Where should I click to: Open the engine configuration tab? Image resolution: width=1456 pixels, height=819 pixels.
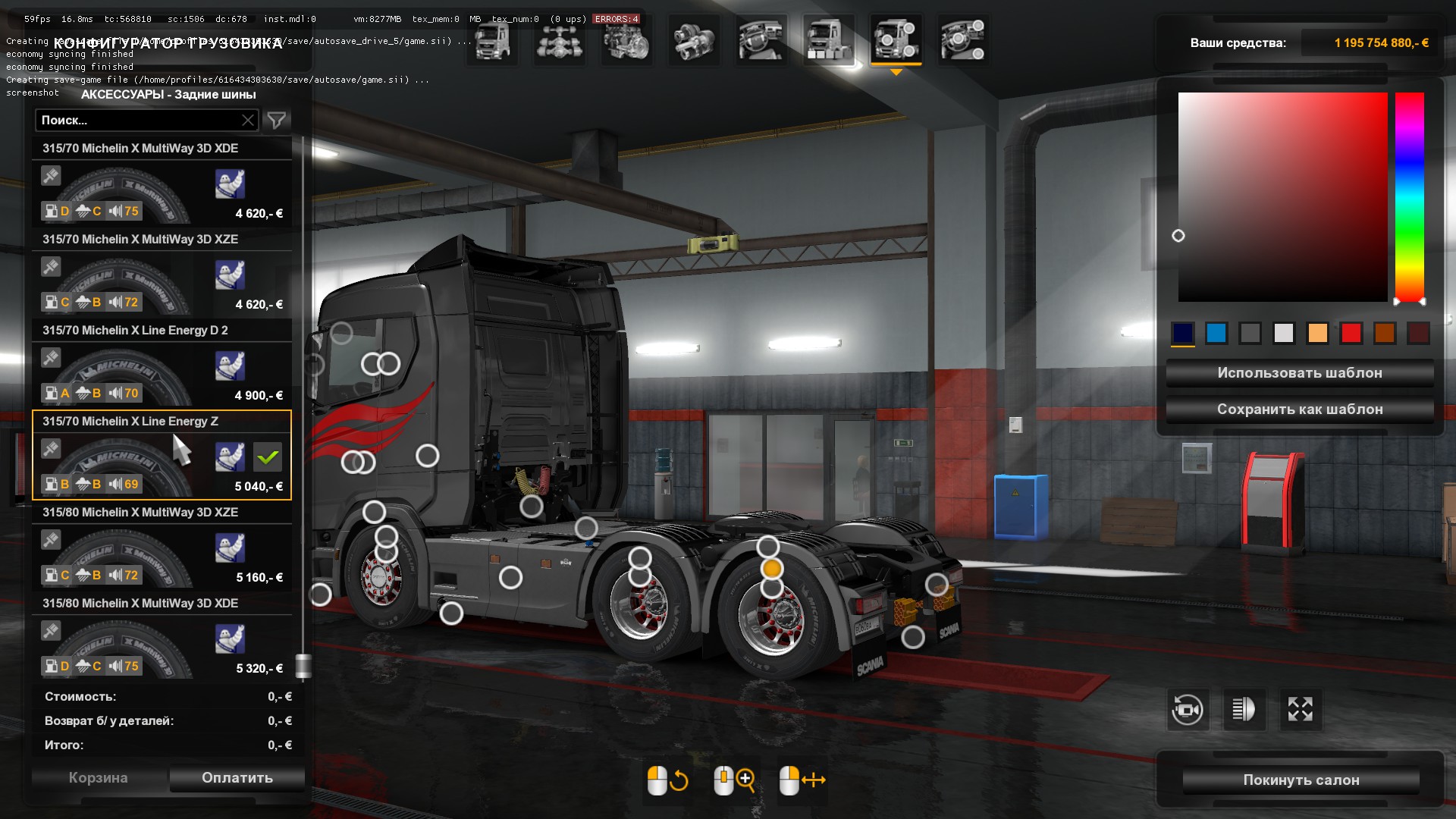pyautogui.click(x=626, y=40)
